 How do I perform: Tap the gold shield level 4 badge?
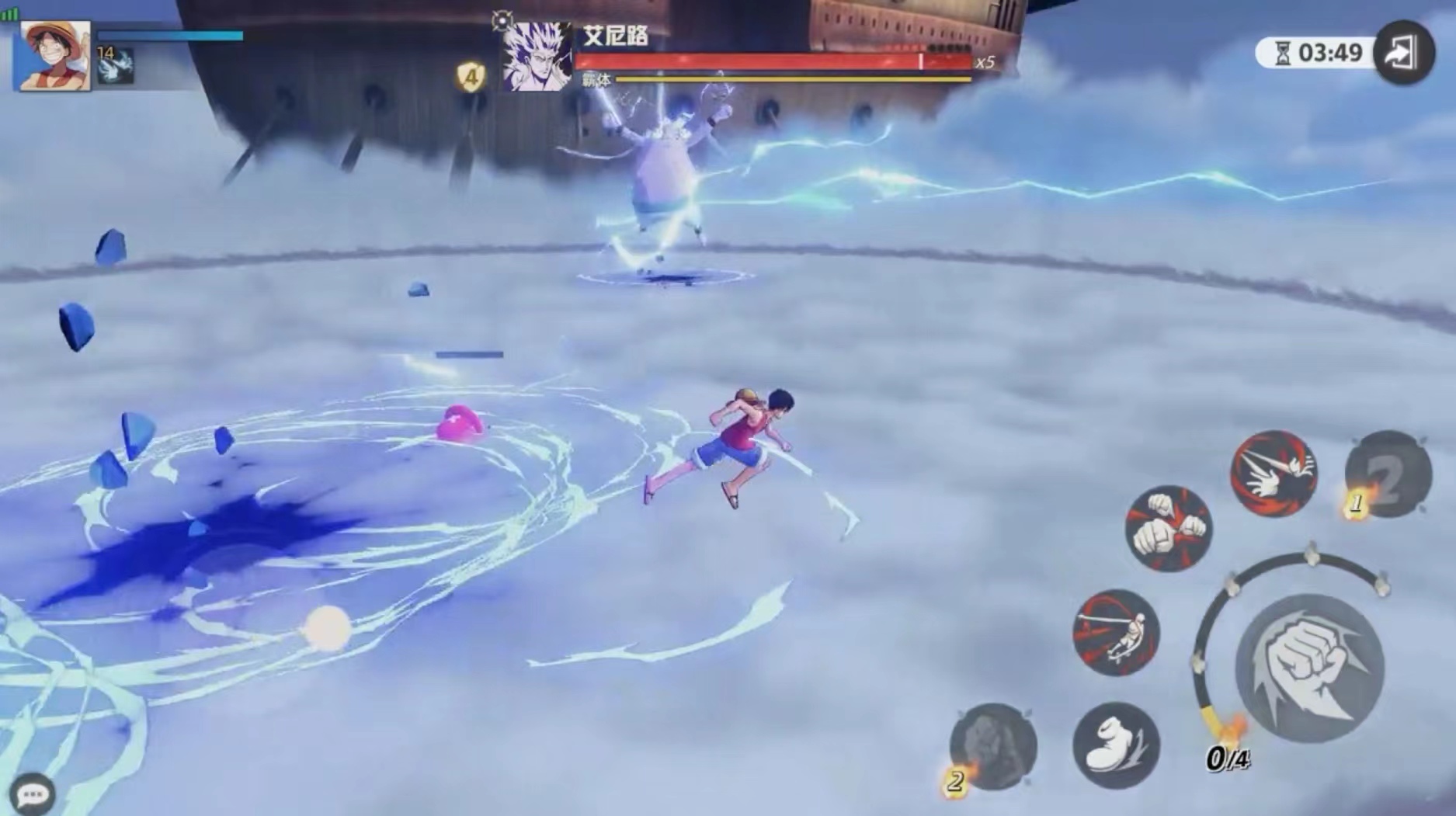click(471, 76)
